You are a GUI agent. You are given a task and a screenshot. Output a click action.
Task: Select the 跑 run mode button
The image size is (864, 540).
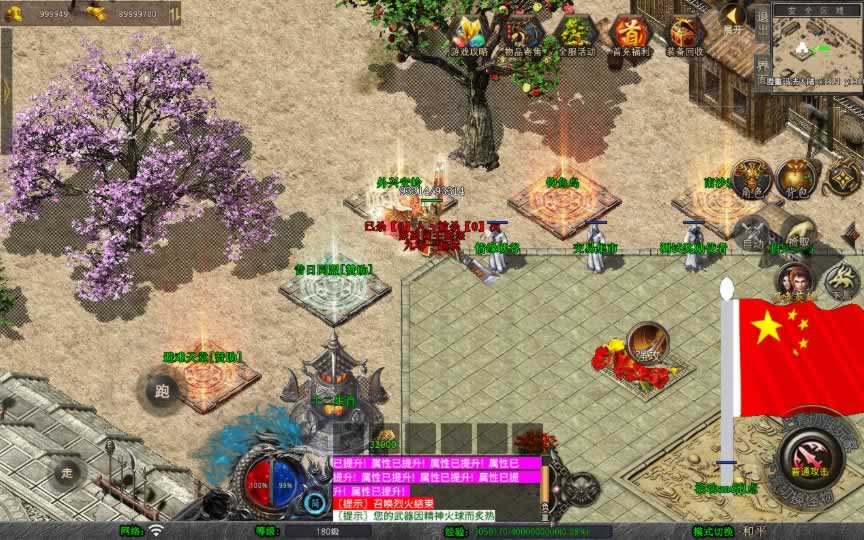click(162, 391)
